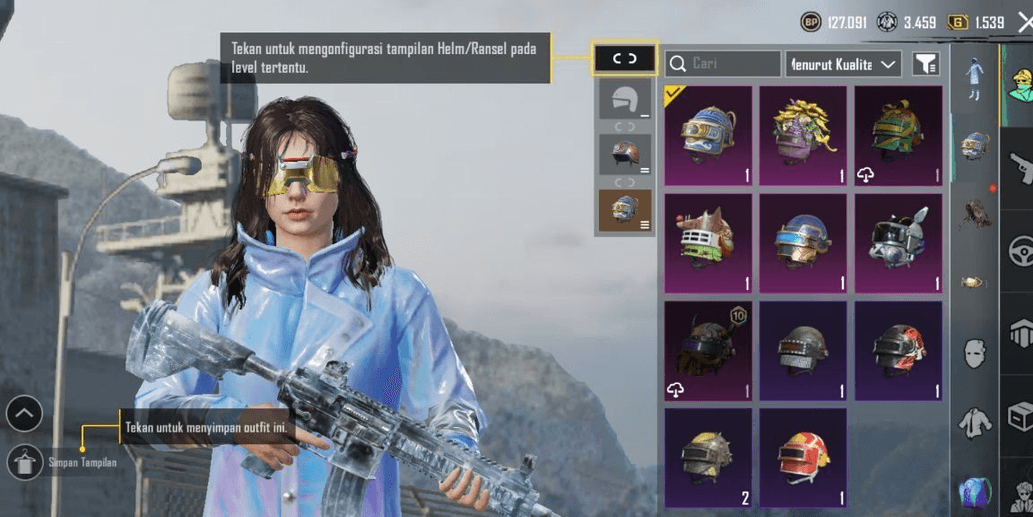Choose the dark helmet with the 10 badge

coord(707,351)
